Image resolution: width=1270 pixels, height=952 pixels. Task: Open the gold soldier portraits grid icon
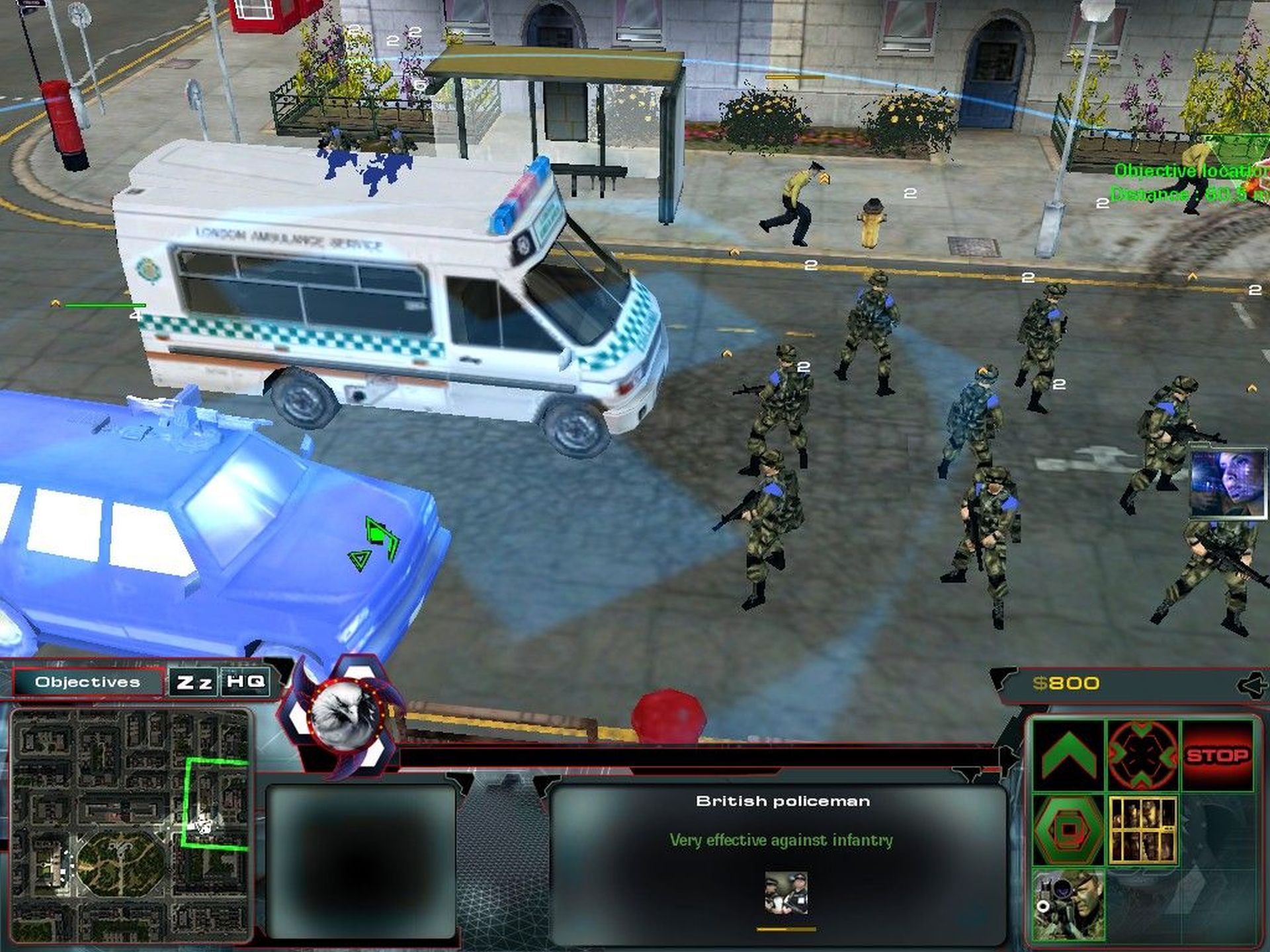[1142, 830]
